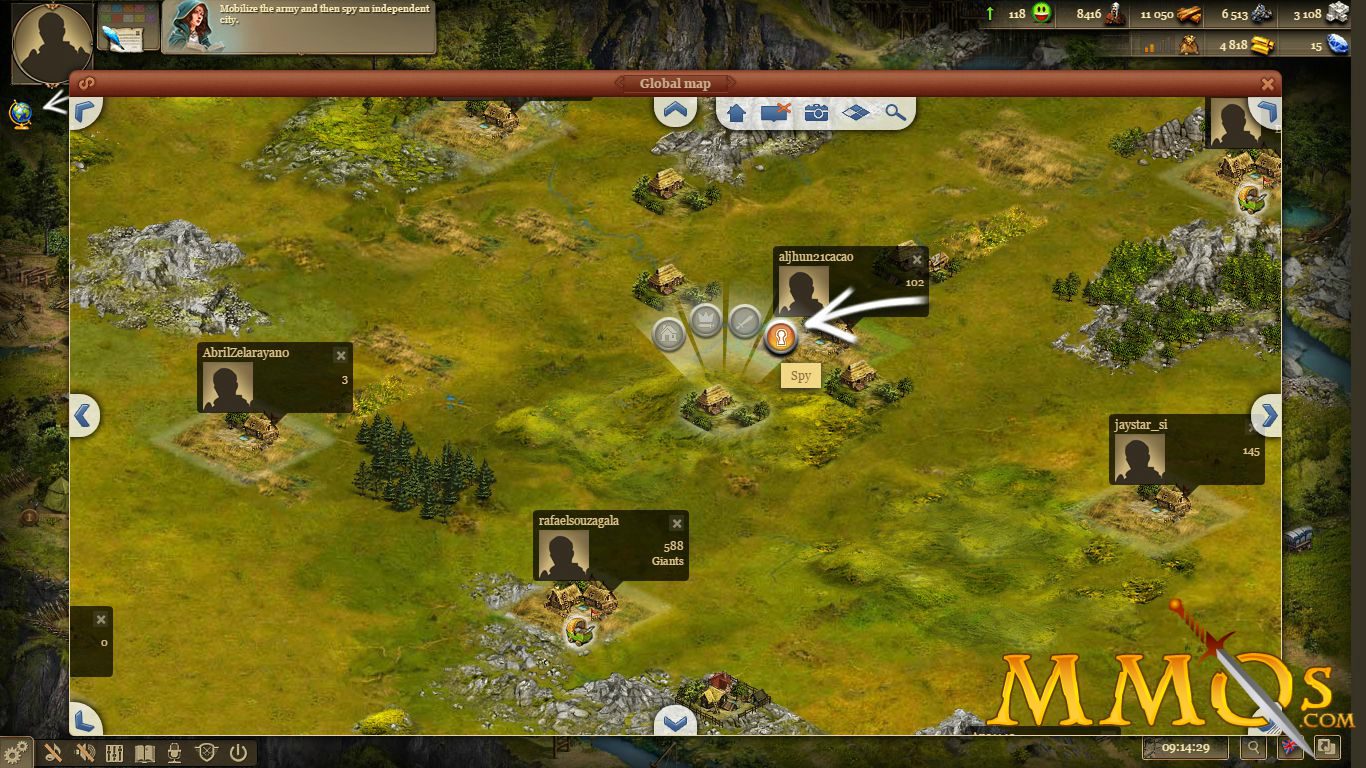The height and width of the screenshot is (768, 1366).
Task: Toggle the microphone in the bottom toolbar
Action: [x=174, y=753]
